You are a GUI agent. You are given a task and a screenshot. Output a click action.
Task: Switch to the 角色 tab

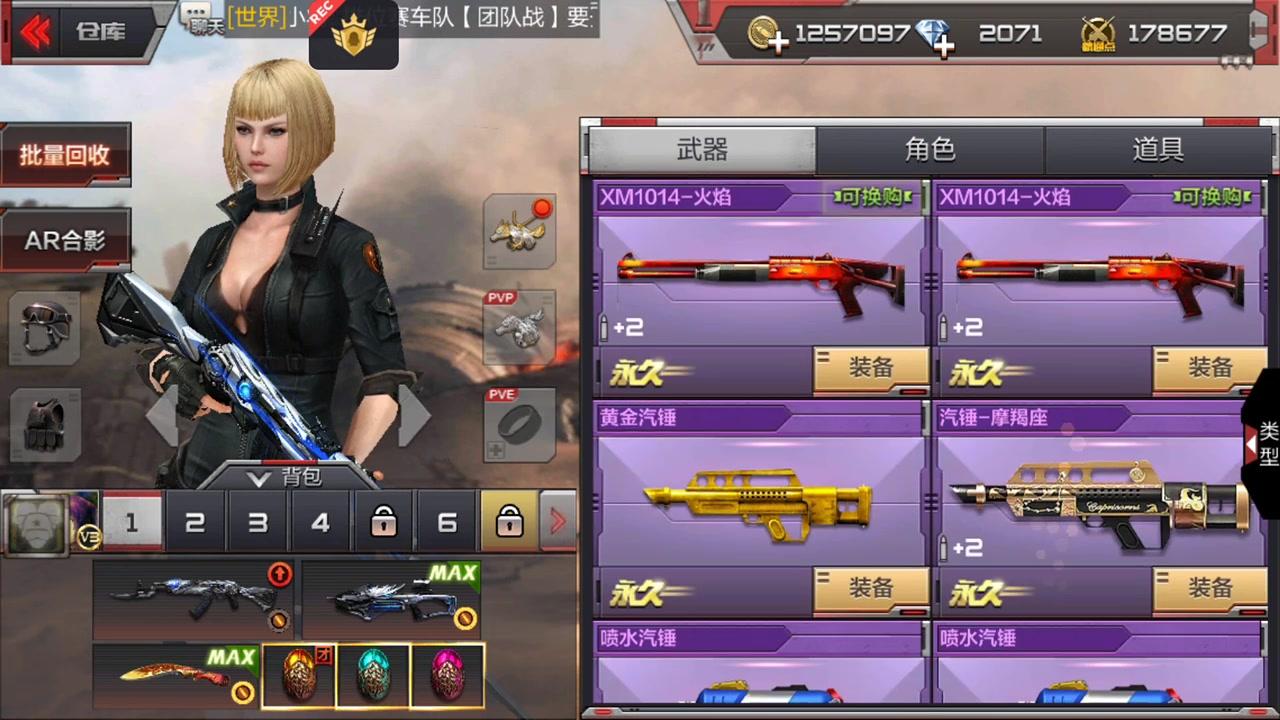click(x=929, y=149)
